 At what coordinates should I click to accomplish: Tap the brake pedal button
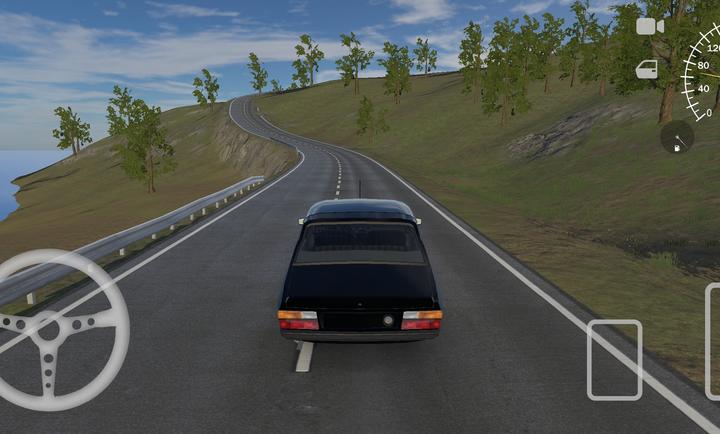click(614, 360)
